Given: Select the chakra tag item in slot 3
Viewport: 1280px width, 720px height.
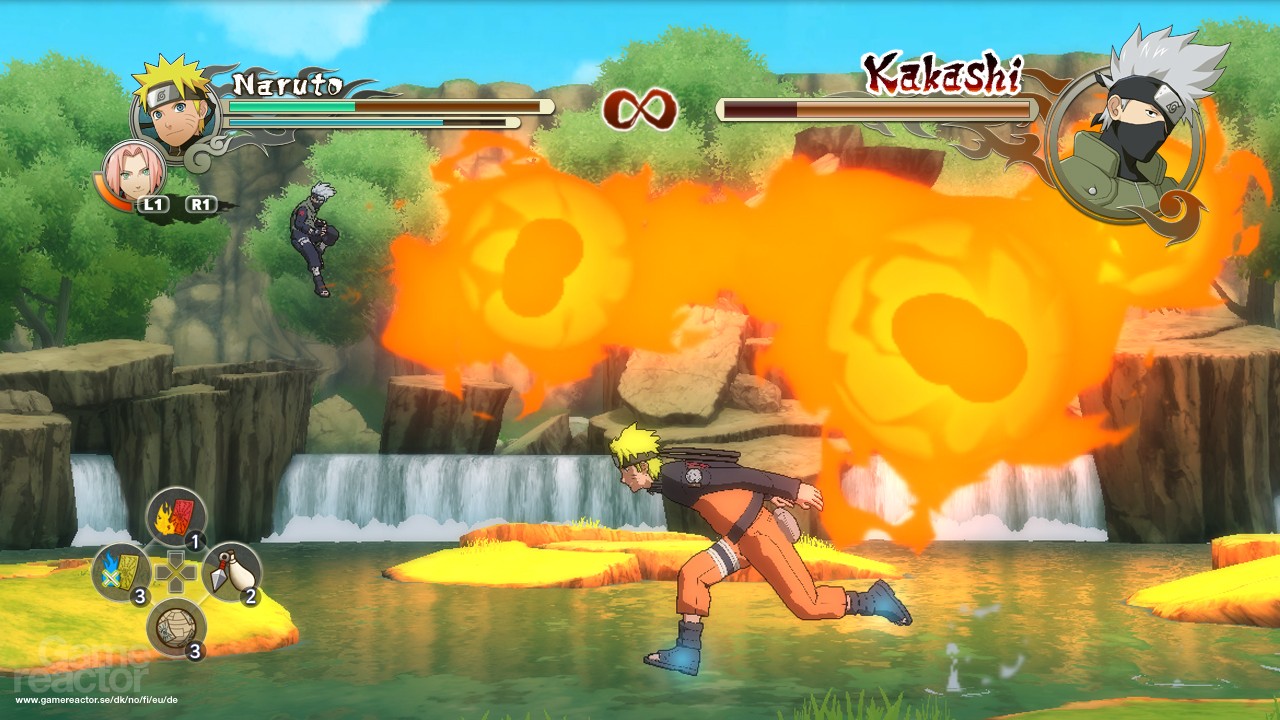Looking at the screenshot, I should 121,571.
